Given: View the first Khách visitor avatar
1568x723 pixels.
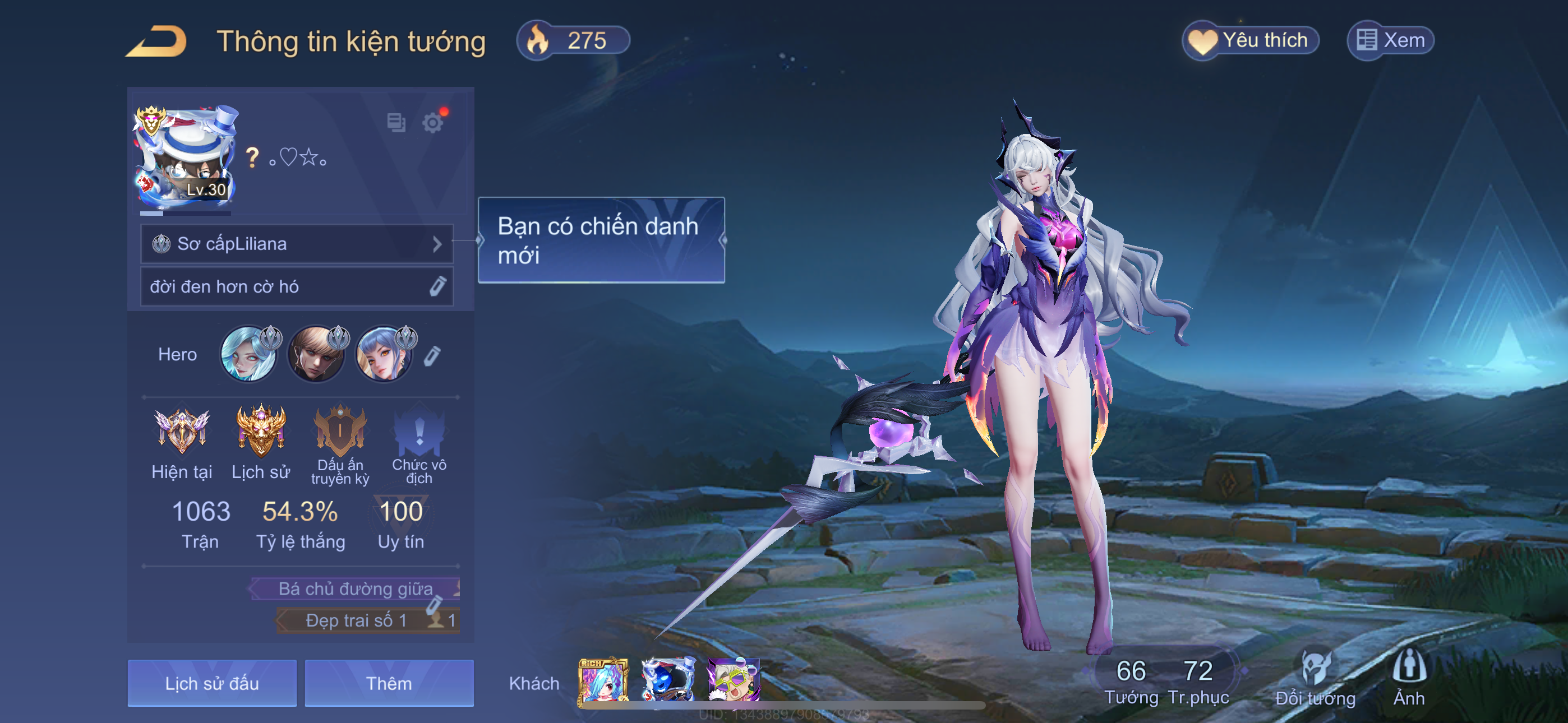Looking at the screenshot, I should click(603, 682).
